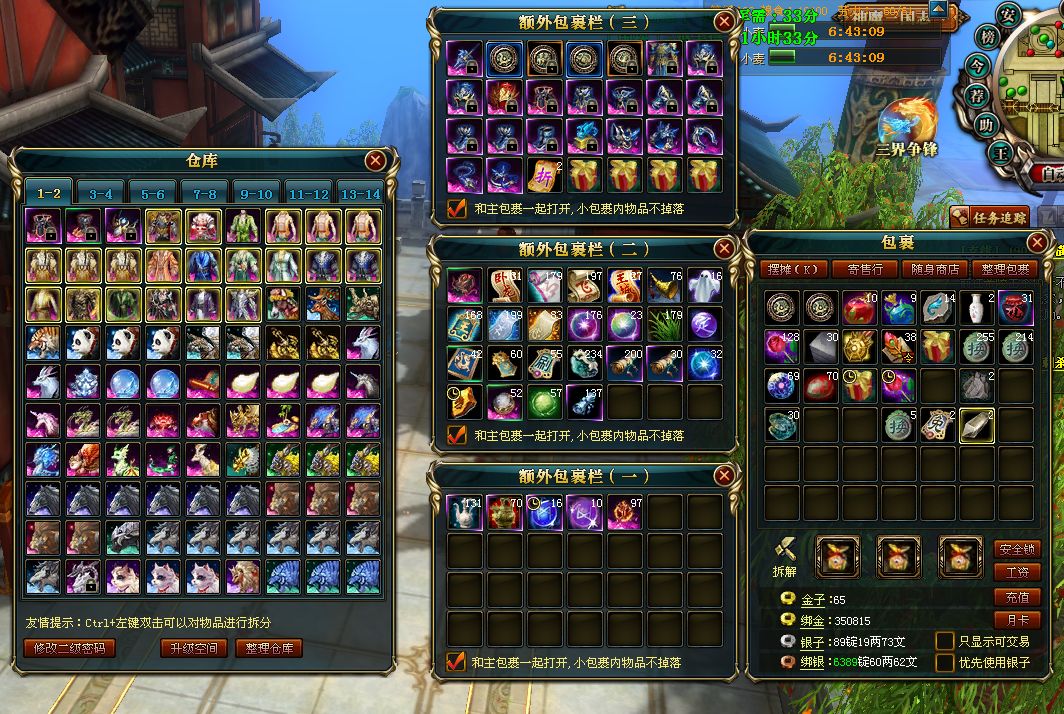The image size is (1064, 714).
Task: Click 修改二级密码 button
Action: [x=69, y=647]
